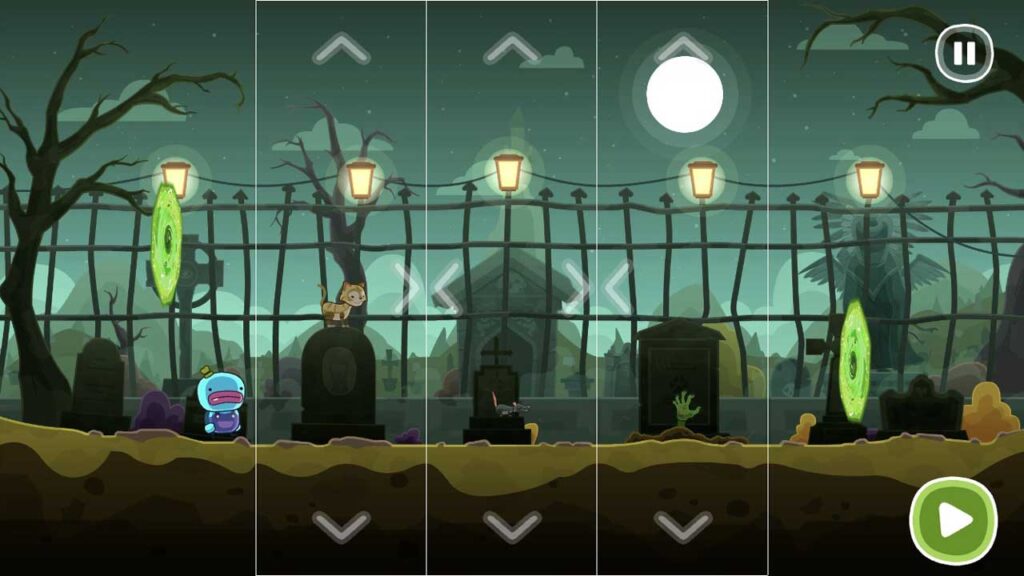Slide the zombie hand panel down
This screenshot has width=1024, height=576.
click(x=683, y=524)
